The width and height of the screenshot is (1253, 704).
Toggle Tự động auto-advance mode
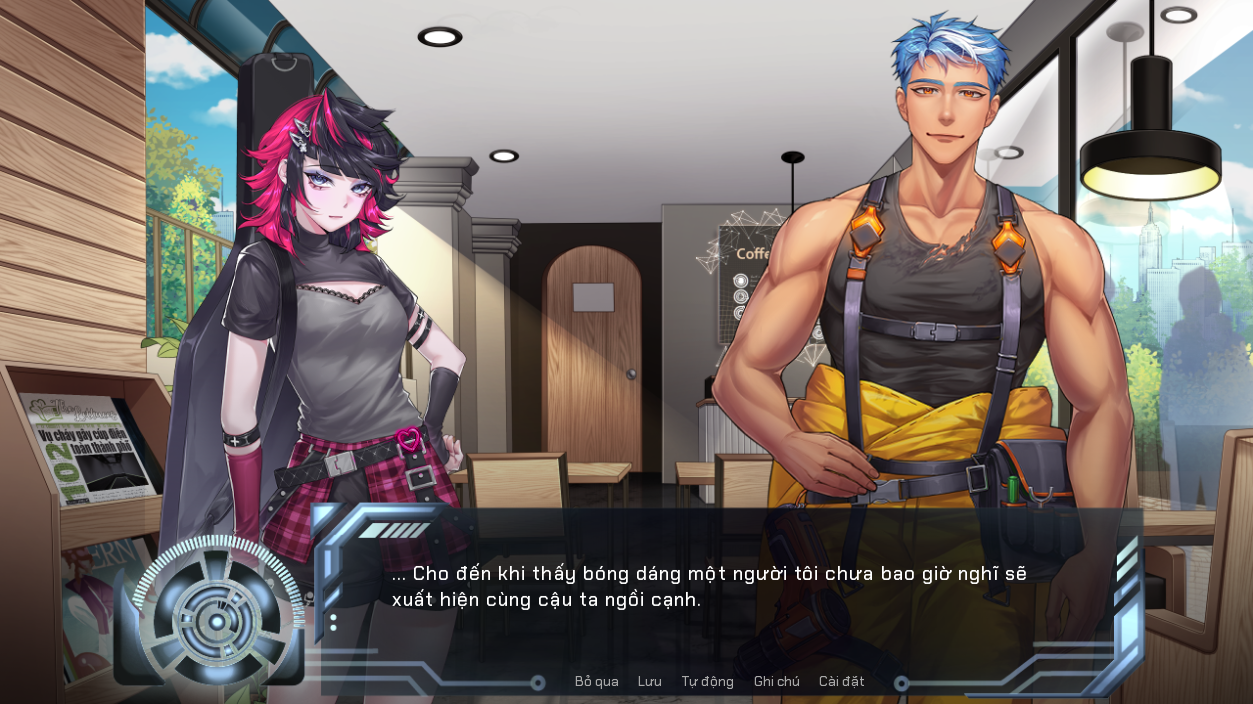point(707,682)
